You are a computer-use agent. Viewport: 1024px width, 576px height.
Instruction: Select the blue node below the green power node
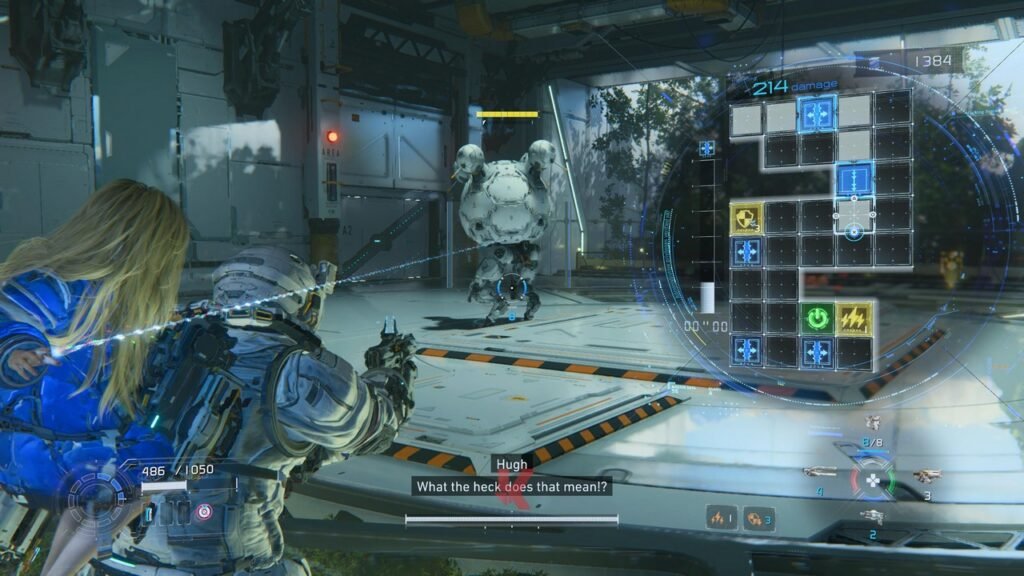817,351
